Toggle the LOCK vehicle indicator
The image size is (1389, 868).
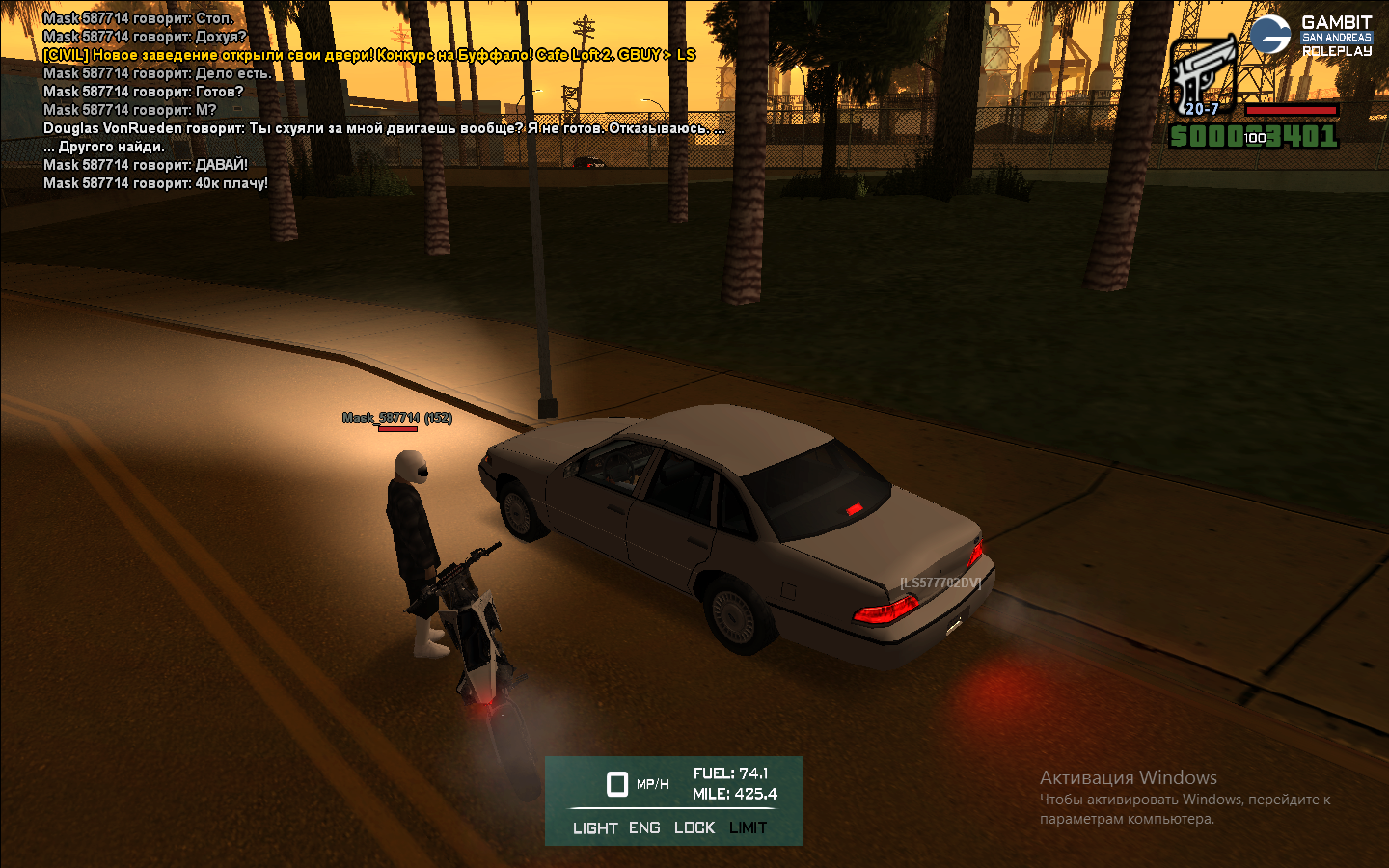pos(694,827)
